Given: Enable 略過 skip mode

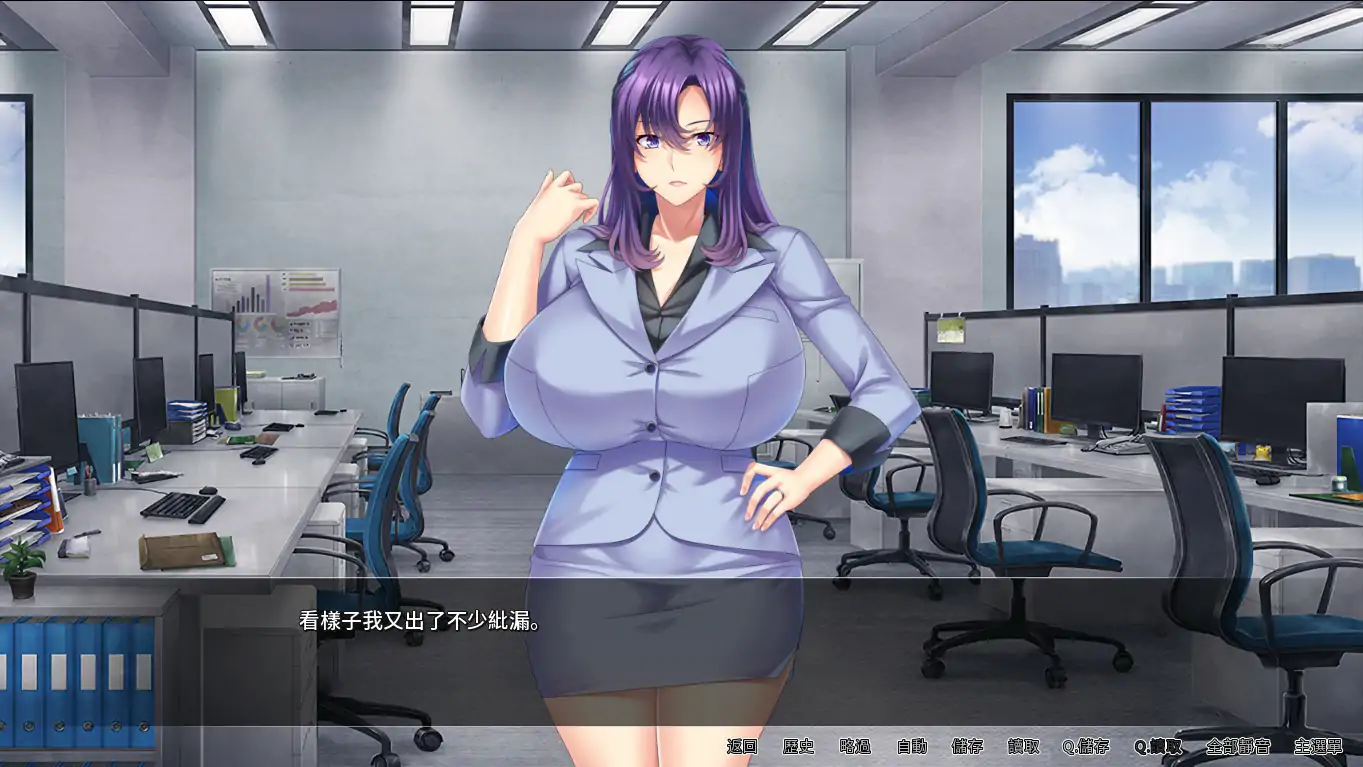Looking at the screenshot, I should pyautogui.click(x=855, y=746).
